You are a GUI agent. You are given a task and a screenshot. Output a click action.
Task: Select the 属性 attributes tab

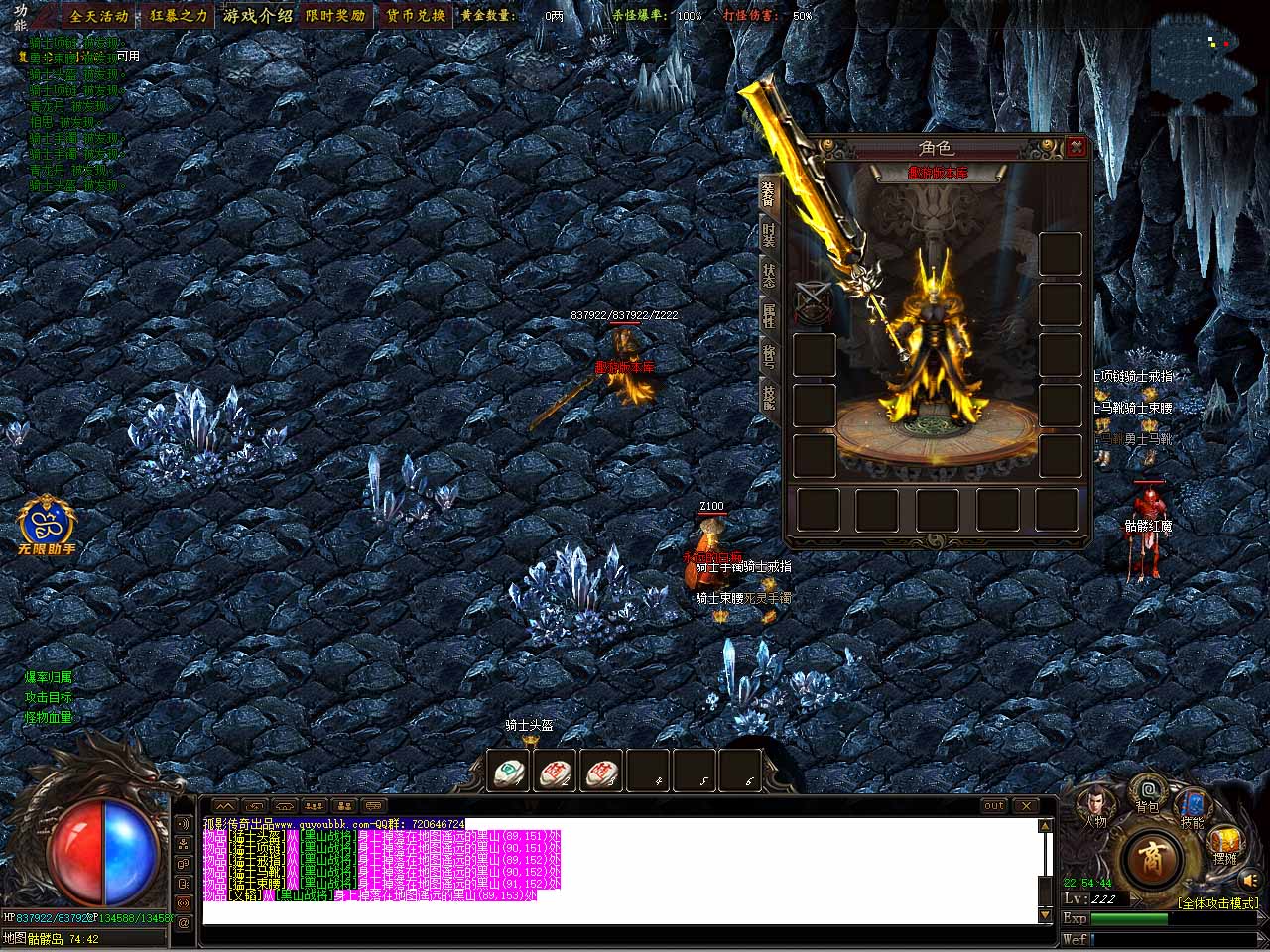click(x=768, y=316)
